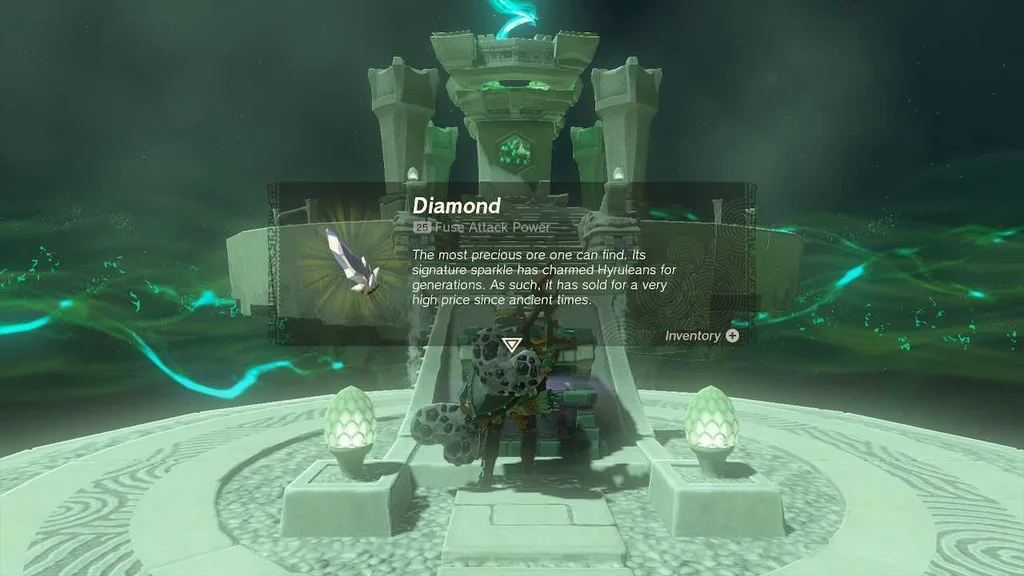Screen dimensions: 1024x576
Task: Select the Diamond item icon
Action: (x=350, y=261)
